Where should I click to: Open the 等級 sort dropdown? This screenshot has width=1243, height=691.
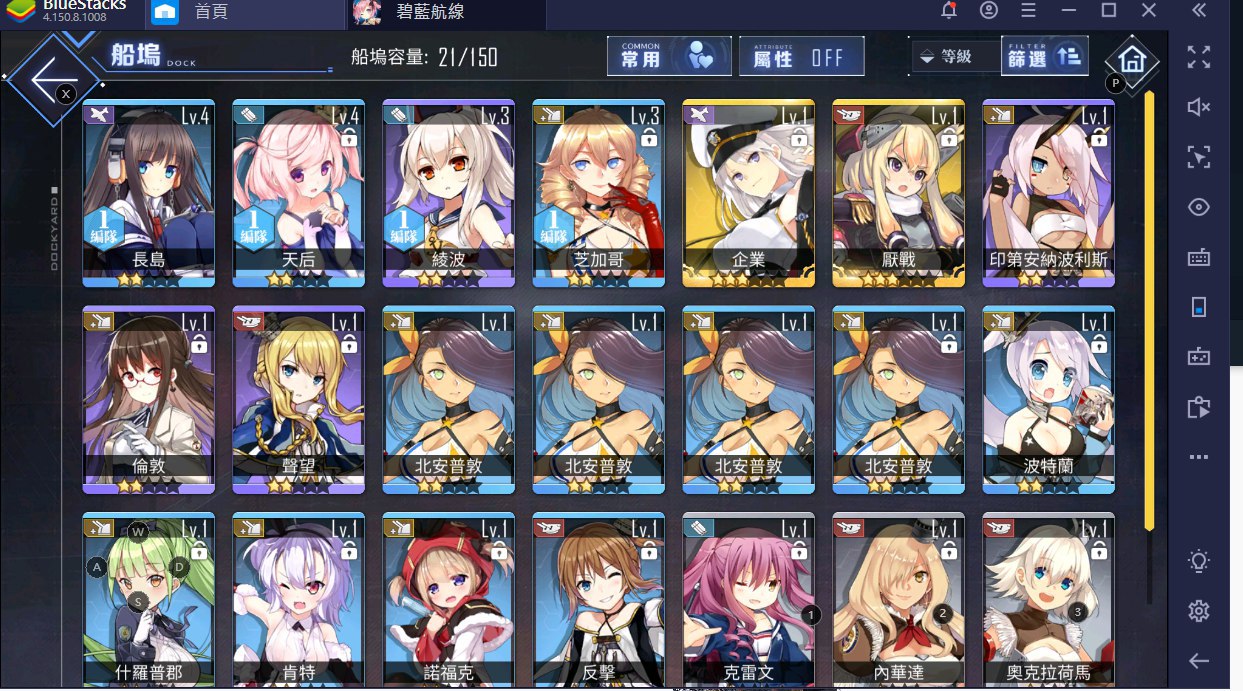(x=954, y=57)
